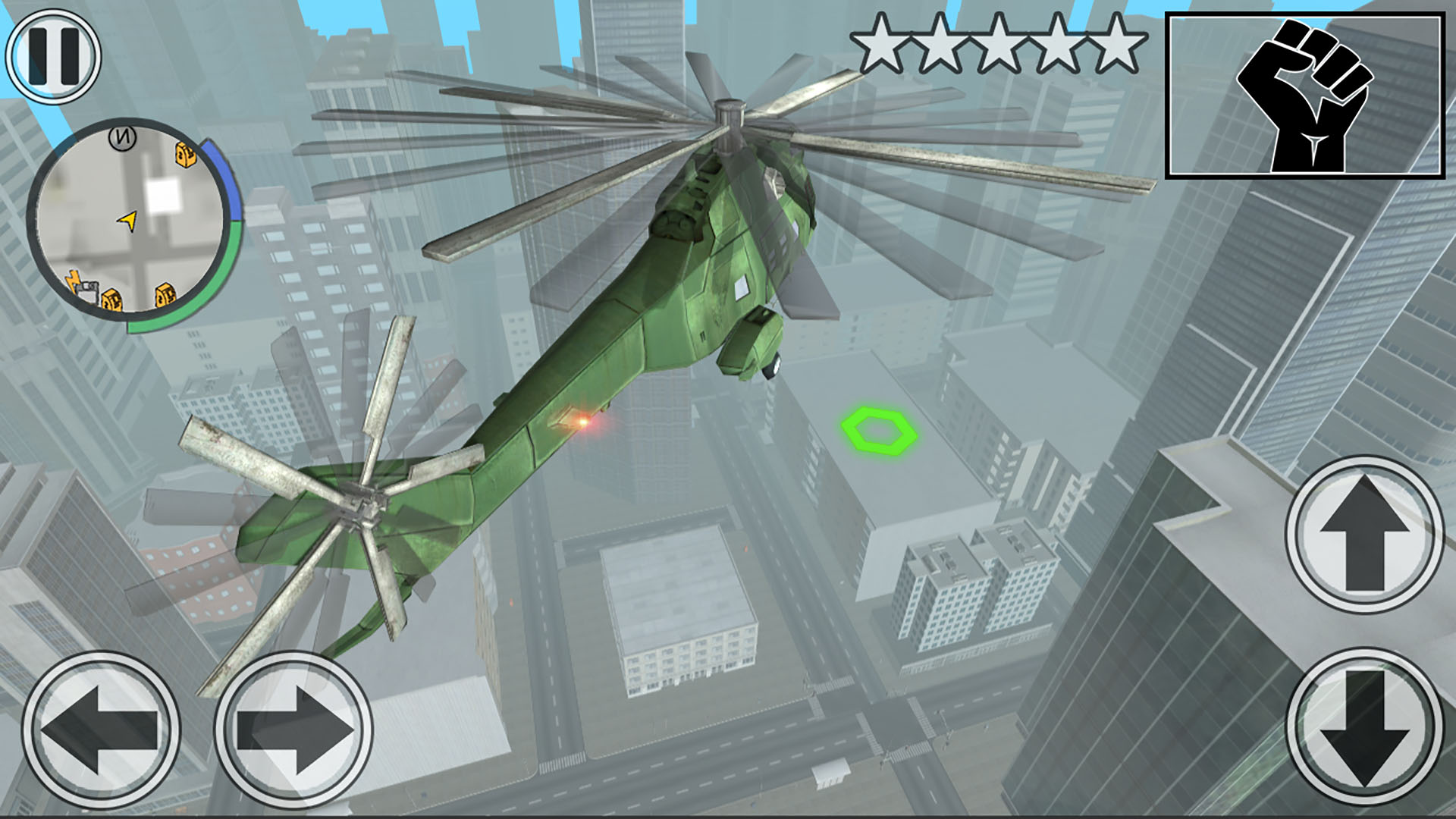Steer left with the left arrow button
This screenshot has width=1456, height=819.
[101, 730]
